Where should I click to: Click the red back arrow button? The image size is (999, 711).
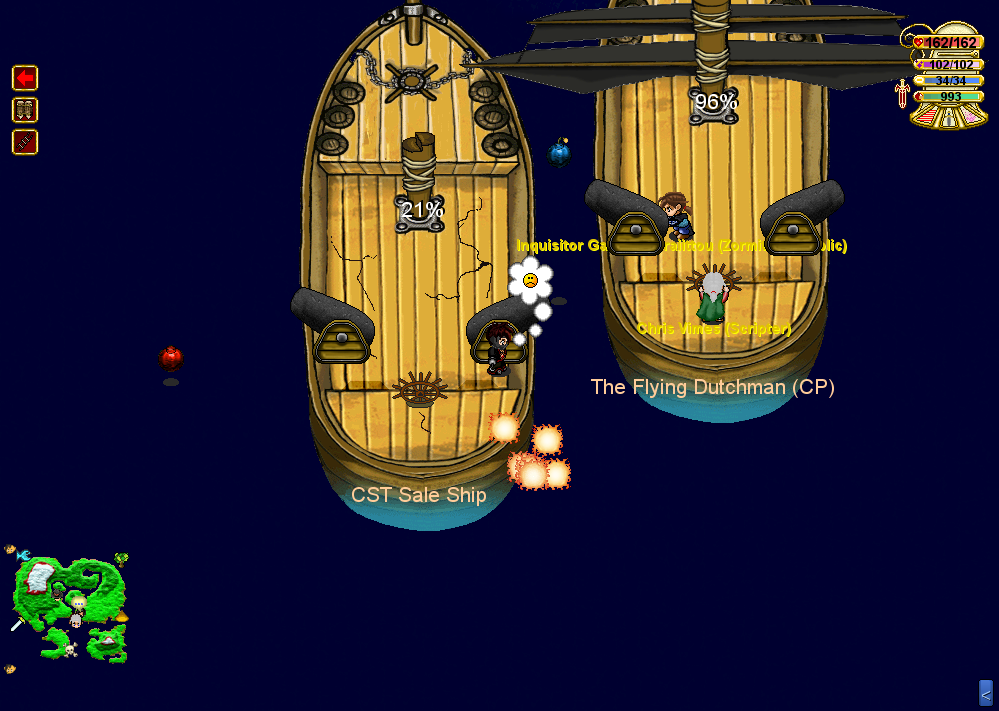tap(25, 78)
